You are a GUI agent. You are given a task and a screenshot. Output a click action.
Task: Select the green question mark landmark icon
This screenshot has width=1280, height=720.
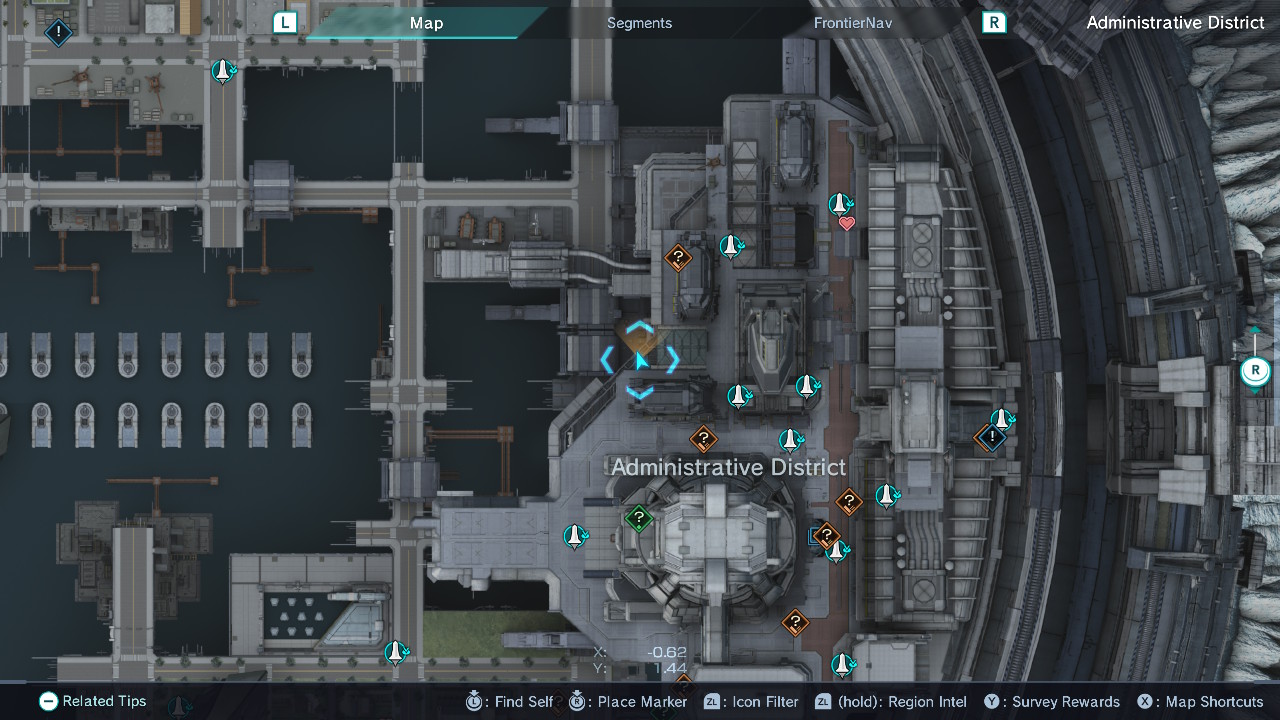pos(638,519)
